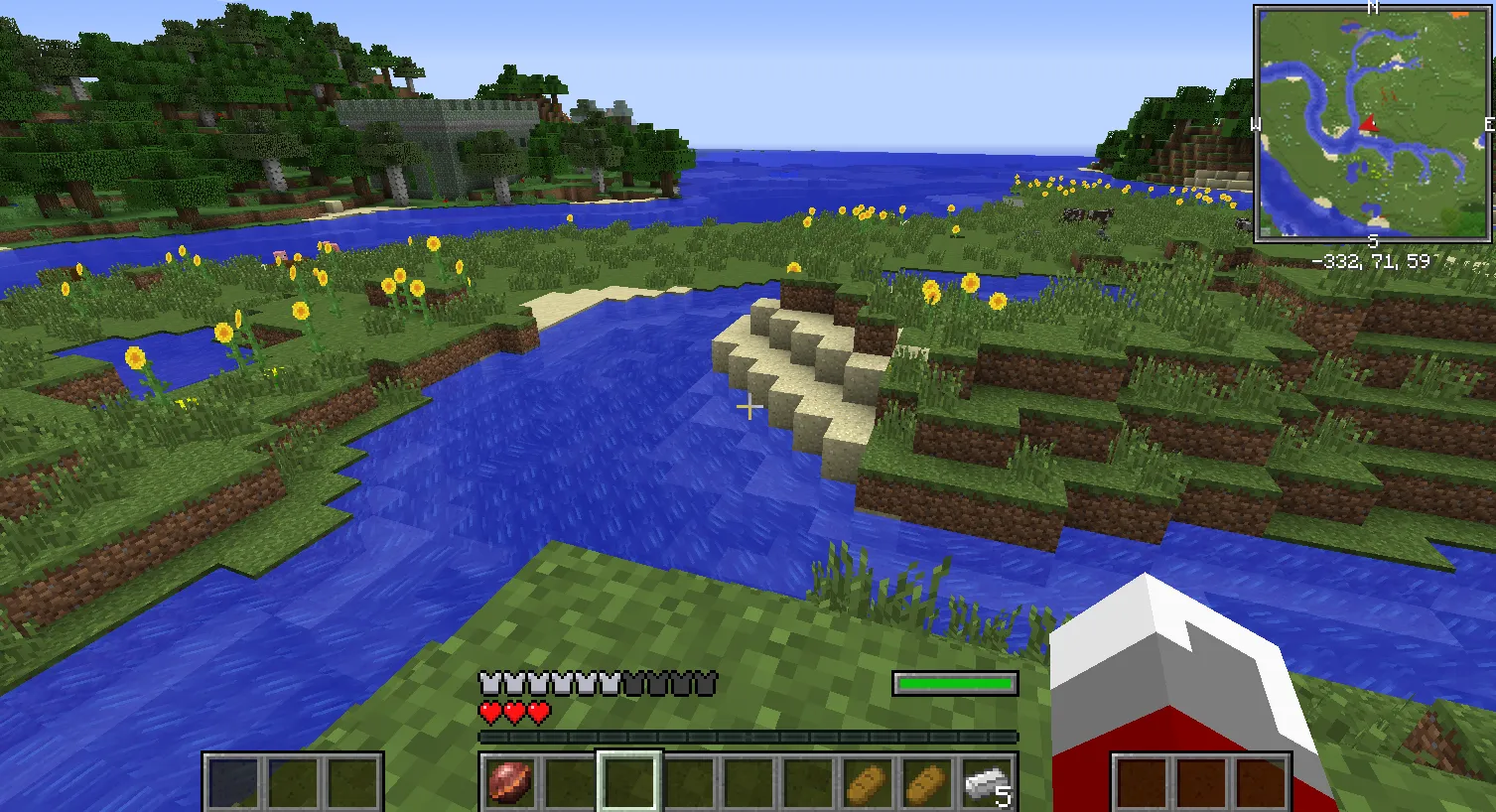
Task: Click the leftmost armor icon above the health bar
Action: [487, 681]
